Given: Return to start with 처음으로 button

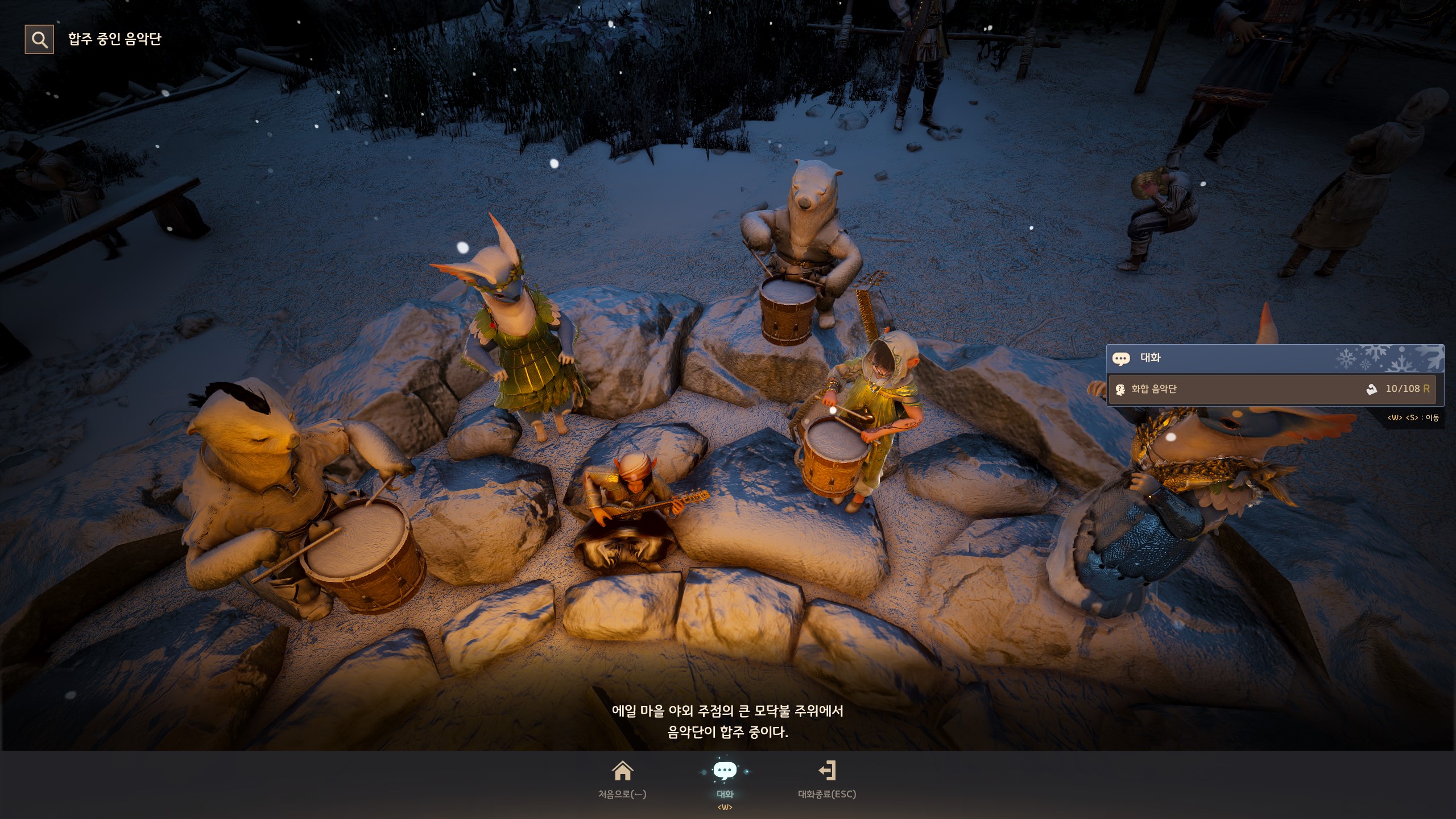Looking at the screenshot, I should [622, 779].
